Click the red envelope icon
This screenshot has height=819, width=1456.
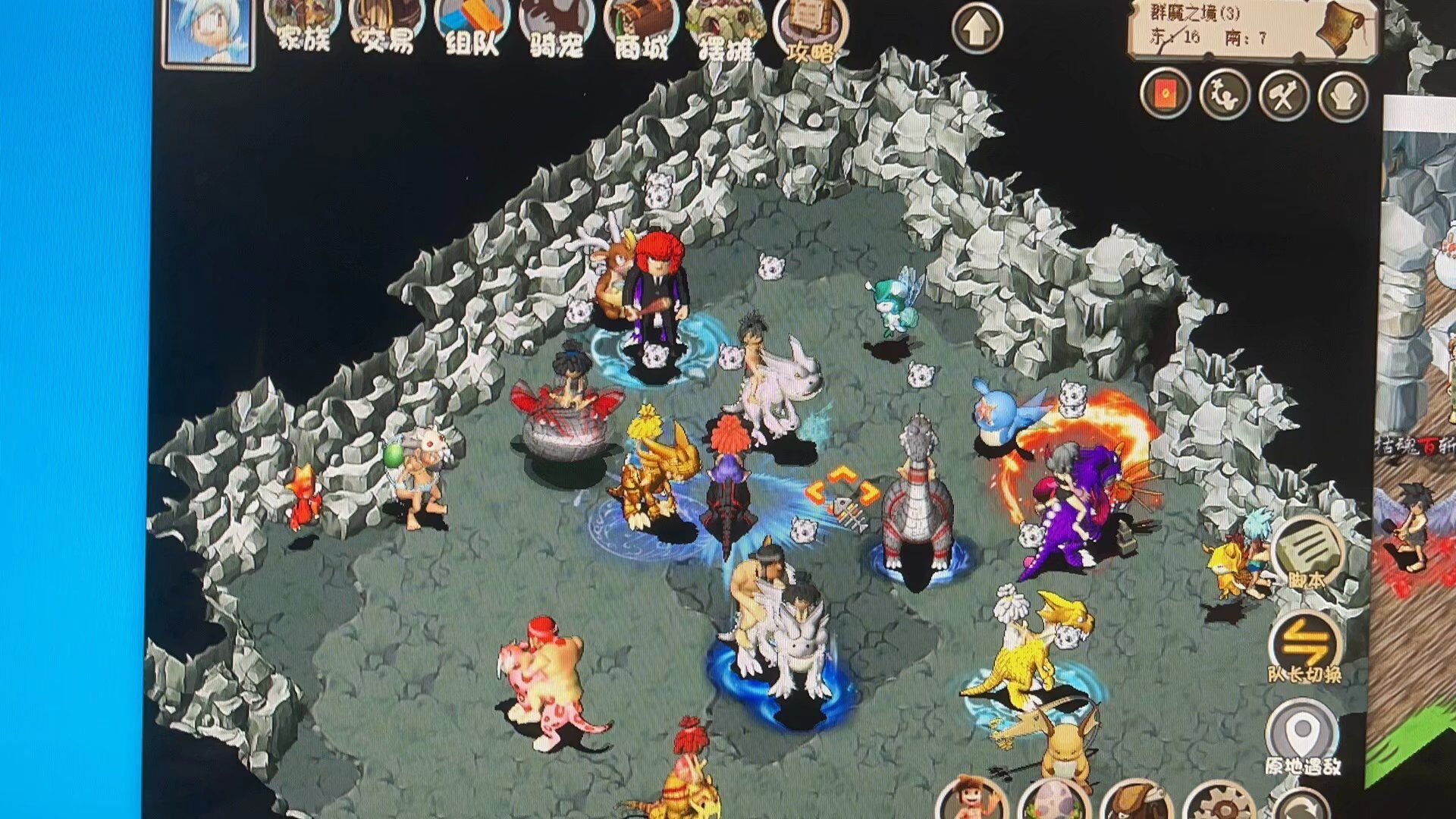pos(1165,94)
